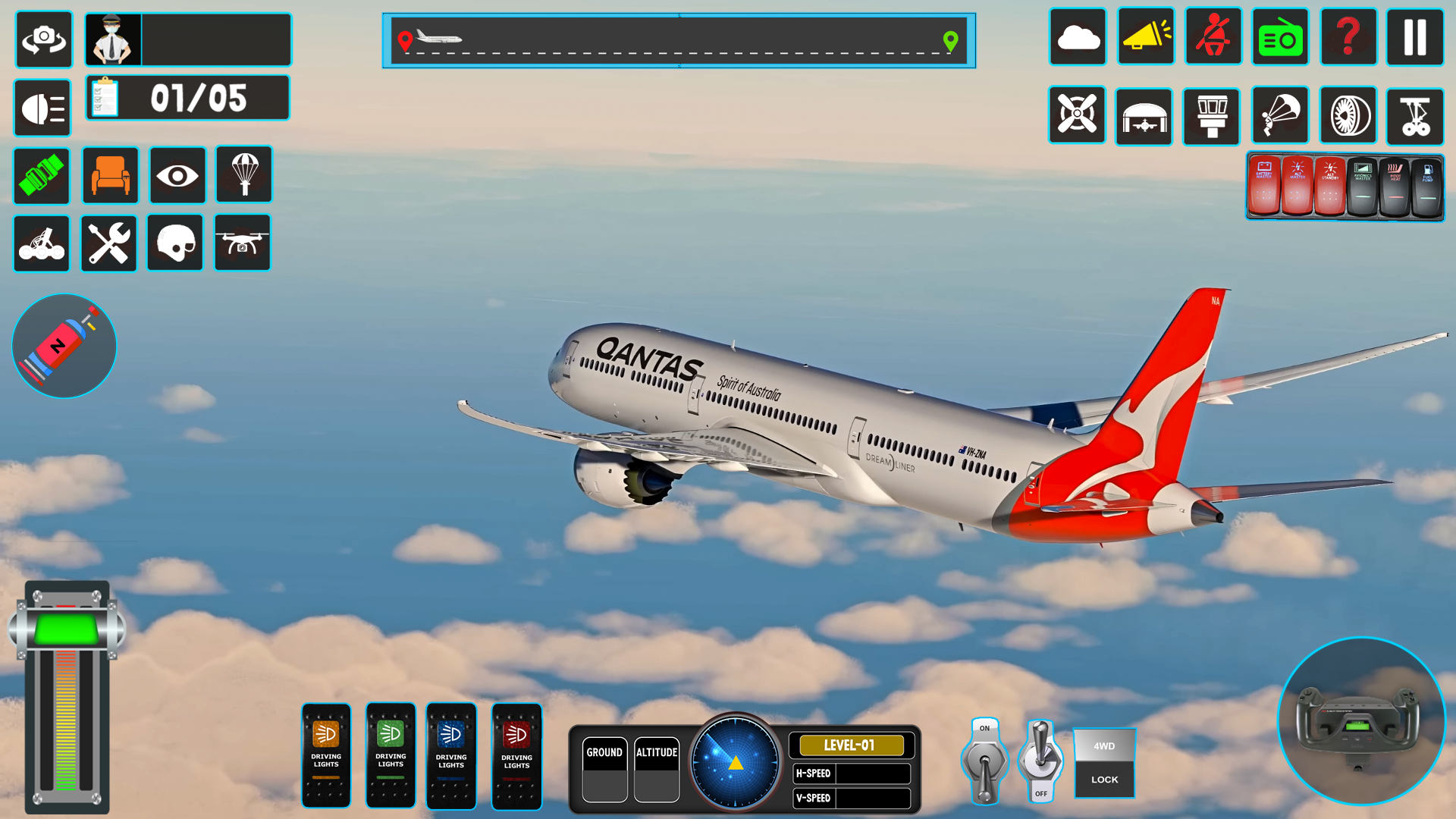Select the airplane hangar icon
1456x819 pixels.
[1144, 116]
